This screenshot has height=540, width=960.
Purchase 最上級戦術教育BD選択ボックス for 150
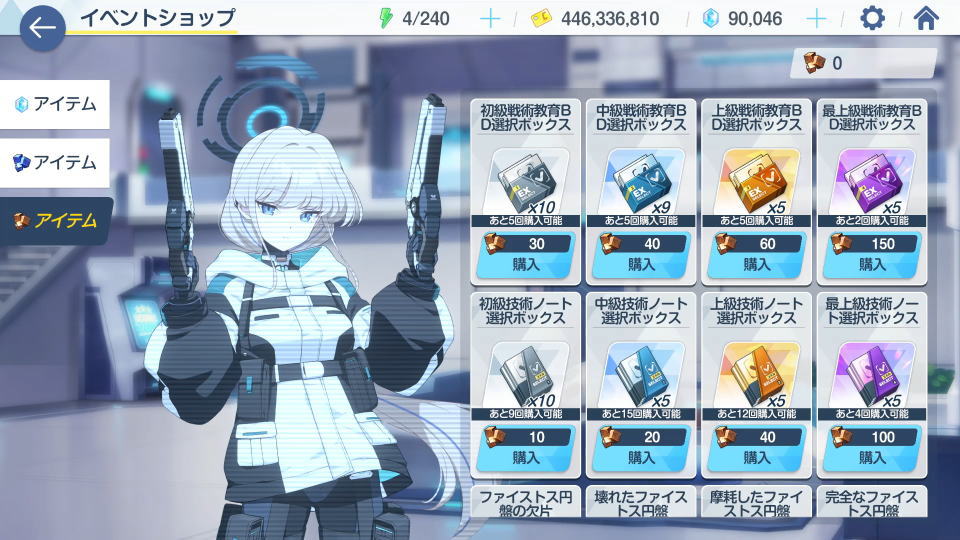pyautogui.click(x=872, y=264)
